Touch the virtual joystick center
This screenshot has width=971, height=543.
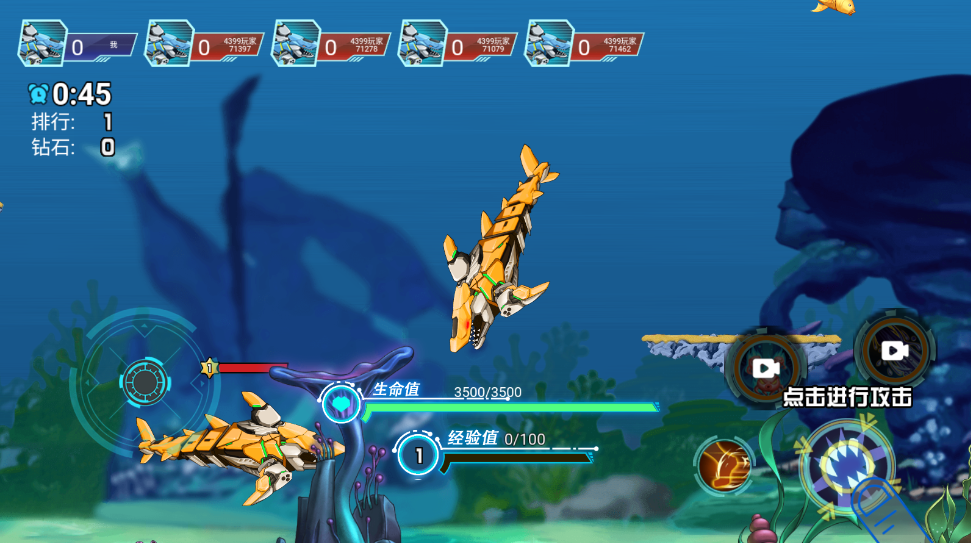[x=146, y=380]
